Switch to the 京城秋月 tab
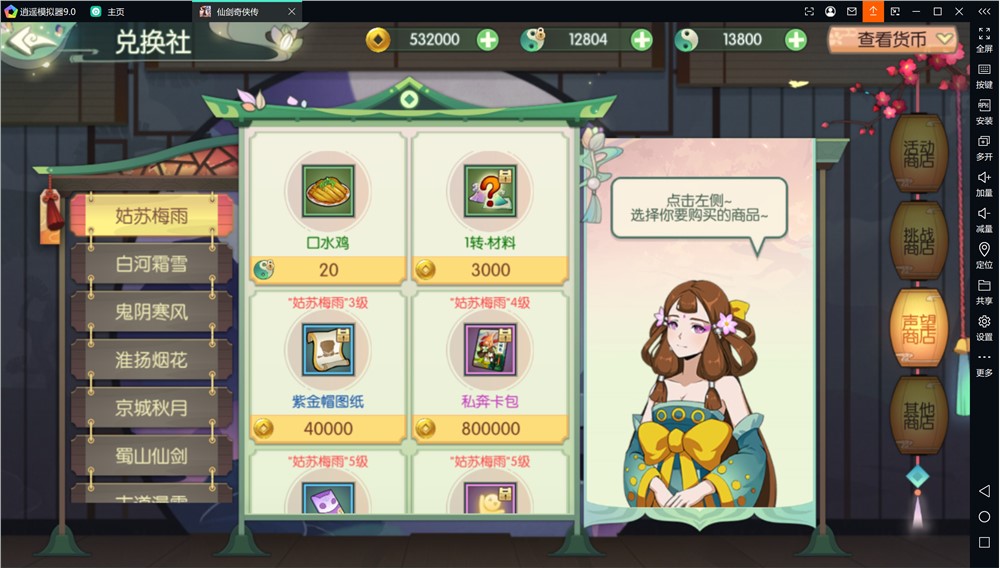This screenshot has height=568, width=1000. click(x=152, y=408)
